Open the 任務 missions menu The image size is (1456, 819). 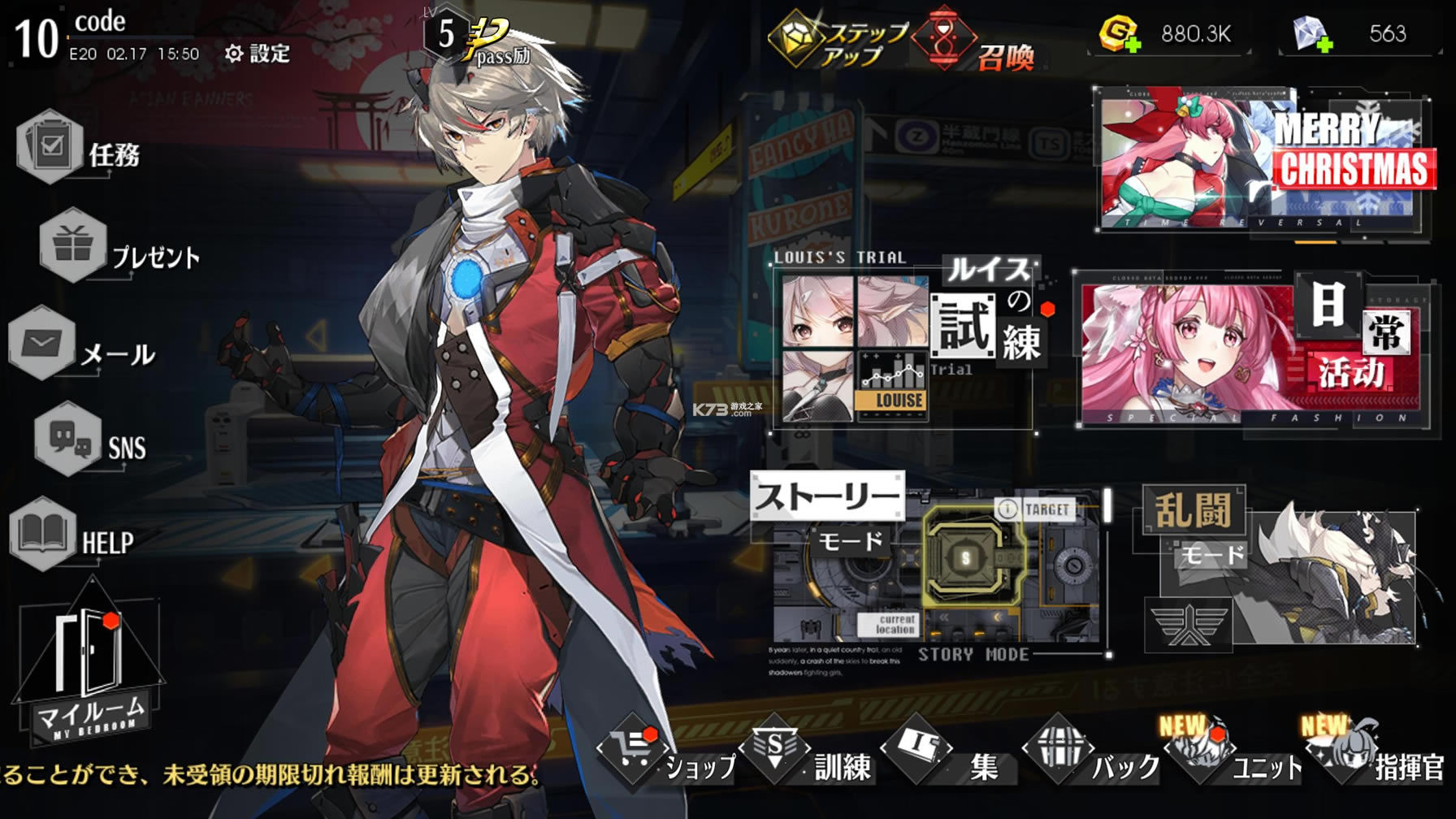pyautogui.click(x=78, y=149)
